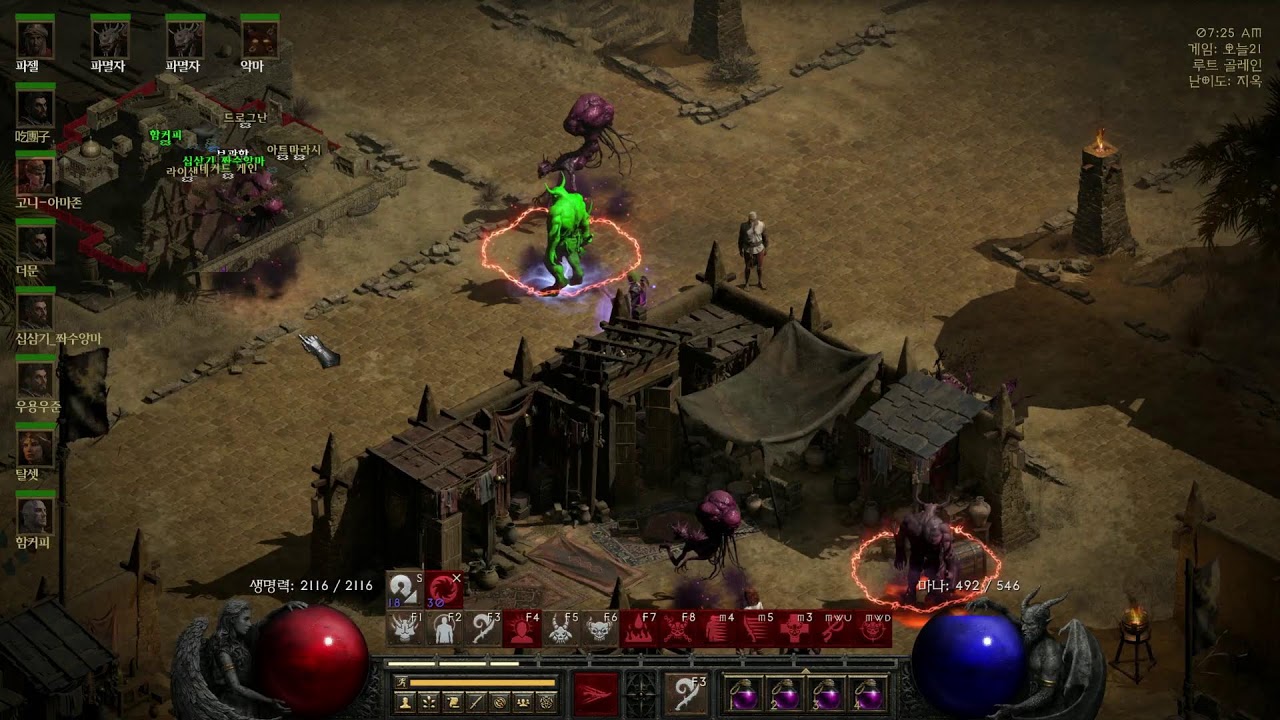The image size is (1280, 720).
Task: Open the character screen from mini panel
Action: [406, 703]
